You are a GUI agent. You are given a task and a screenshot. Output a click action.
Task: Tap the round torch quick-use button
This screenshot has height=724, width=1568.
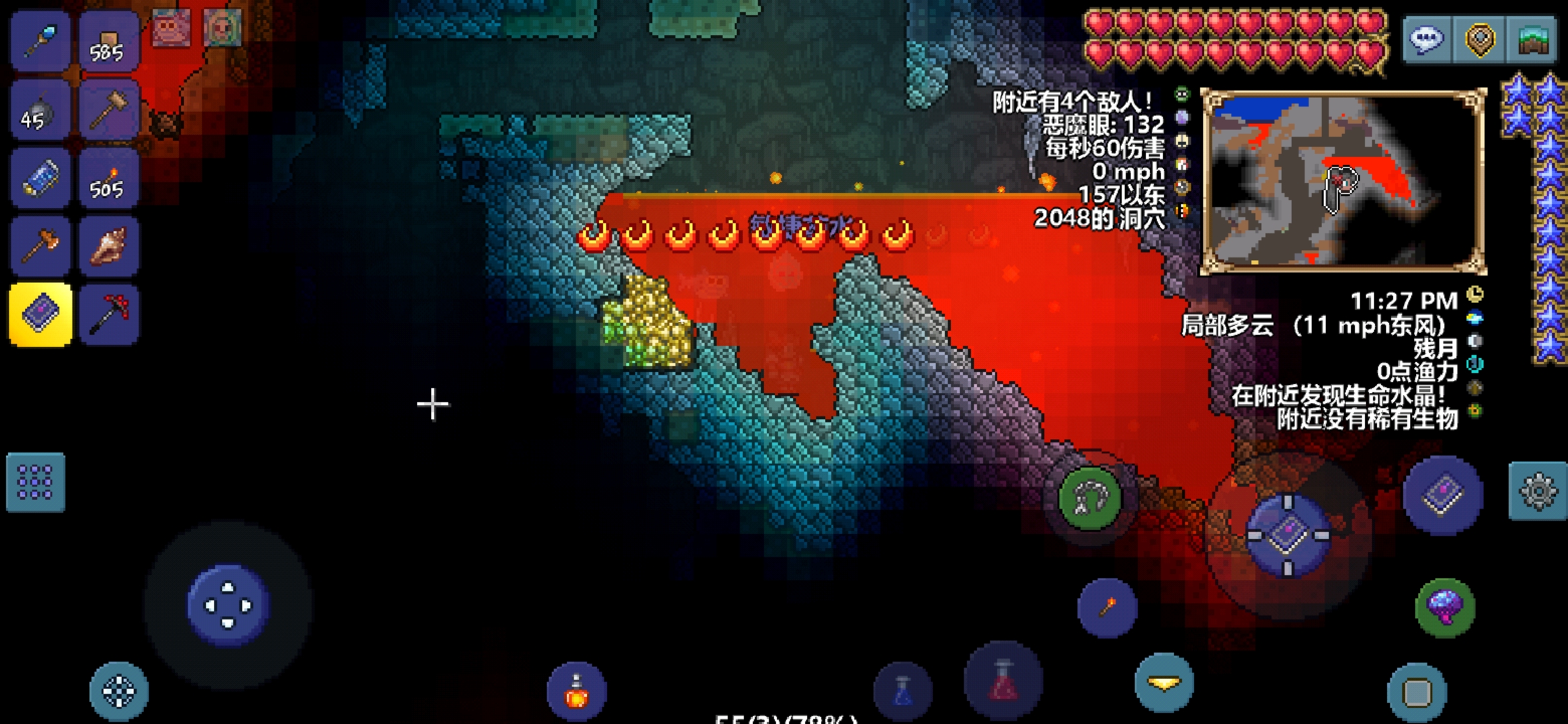tap(1107, 607)
